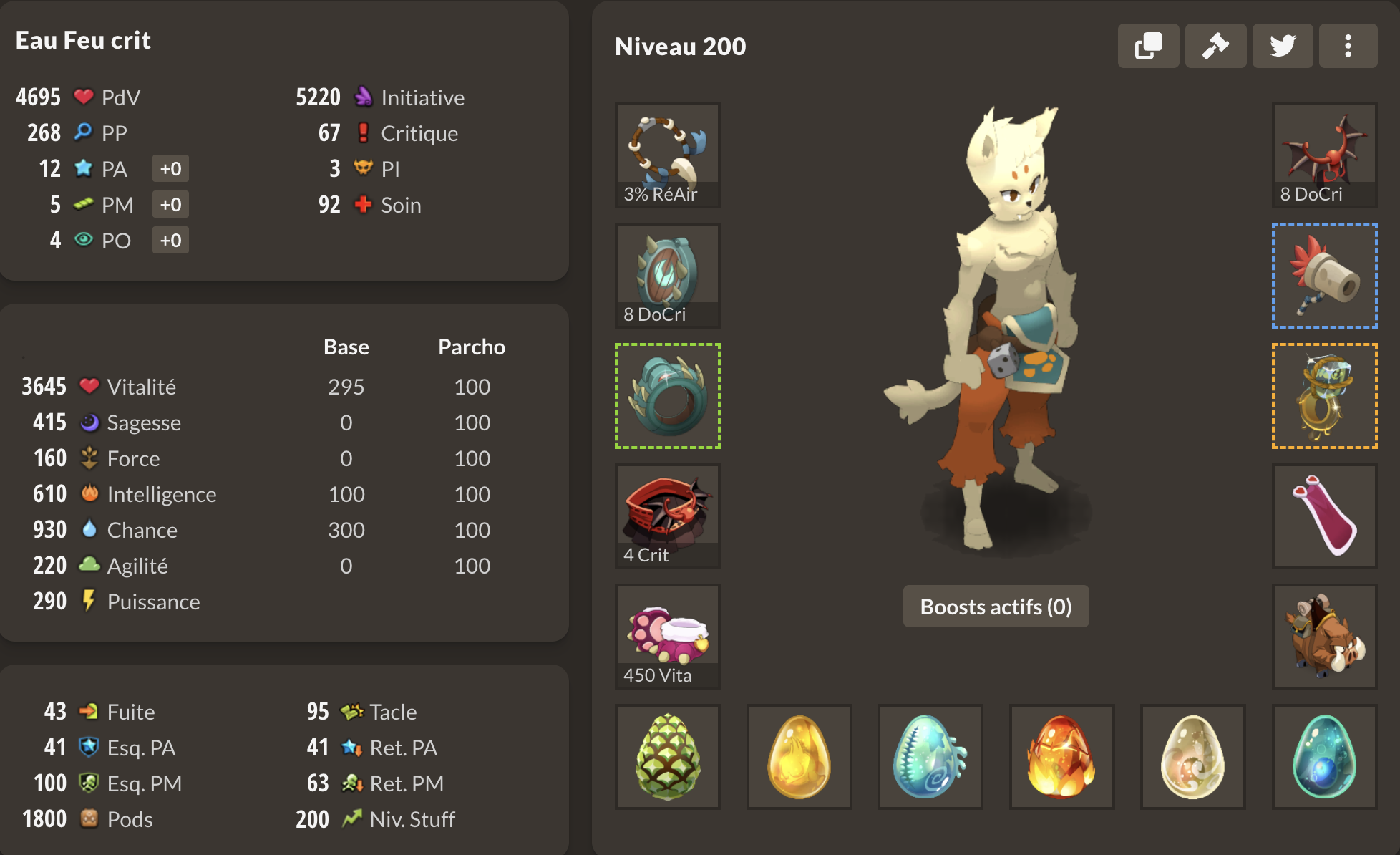
Task: Modify PO via its +0 button
Action: [170, 240]
